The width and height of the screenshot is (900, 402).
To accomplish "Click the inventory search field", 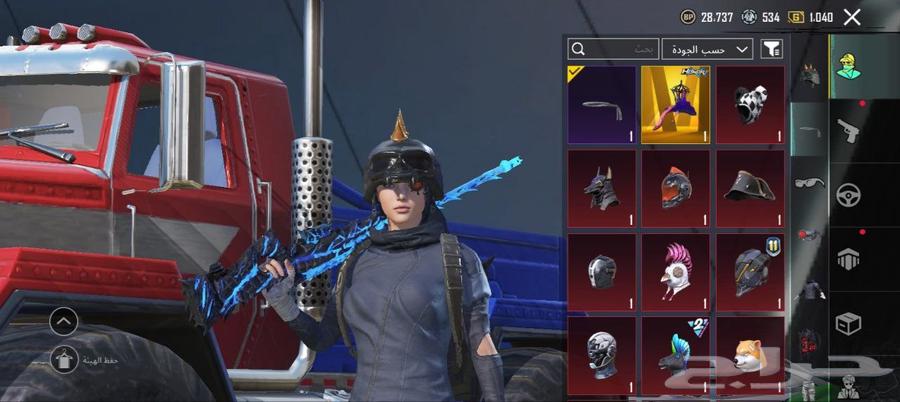I will click(x=612, y=48).
